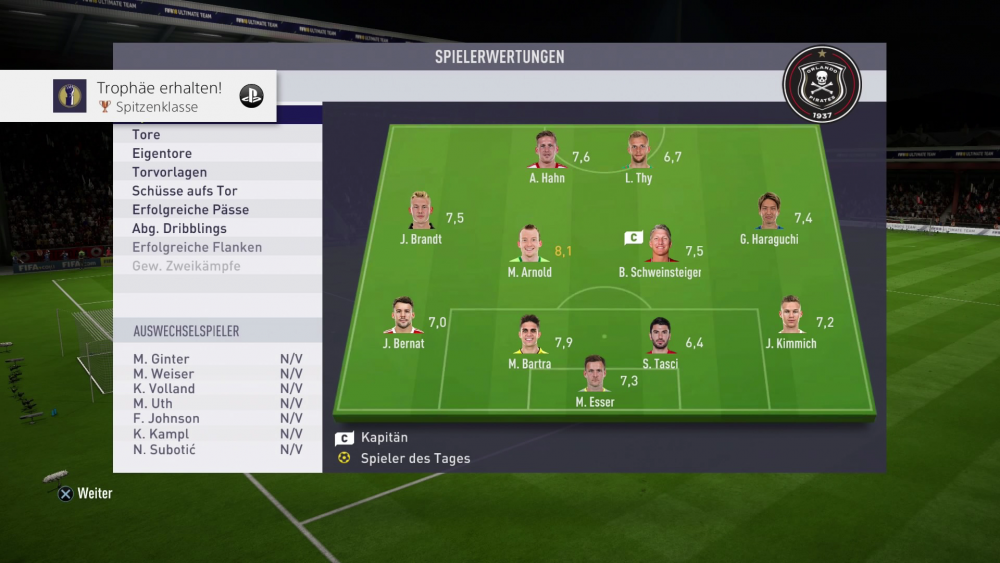
Task: Show the Torvorlagen statistic
Action: [x=218, y=173]
